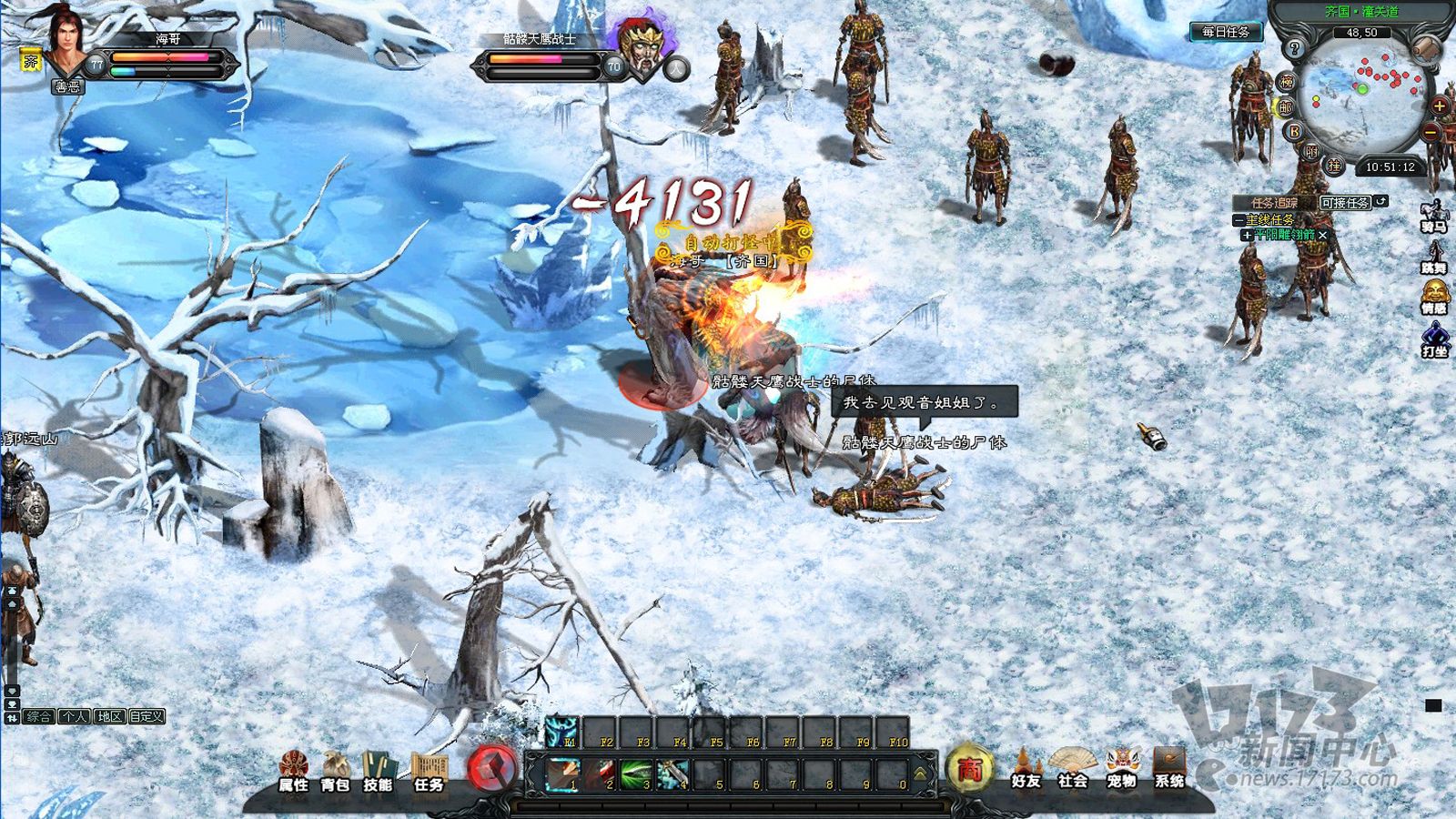Activate the 骑马 mount action

click(1434, 217)
